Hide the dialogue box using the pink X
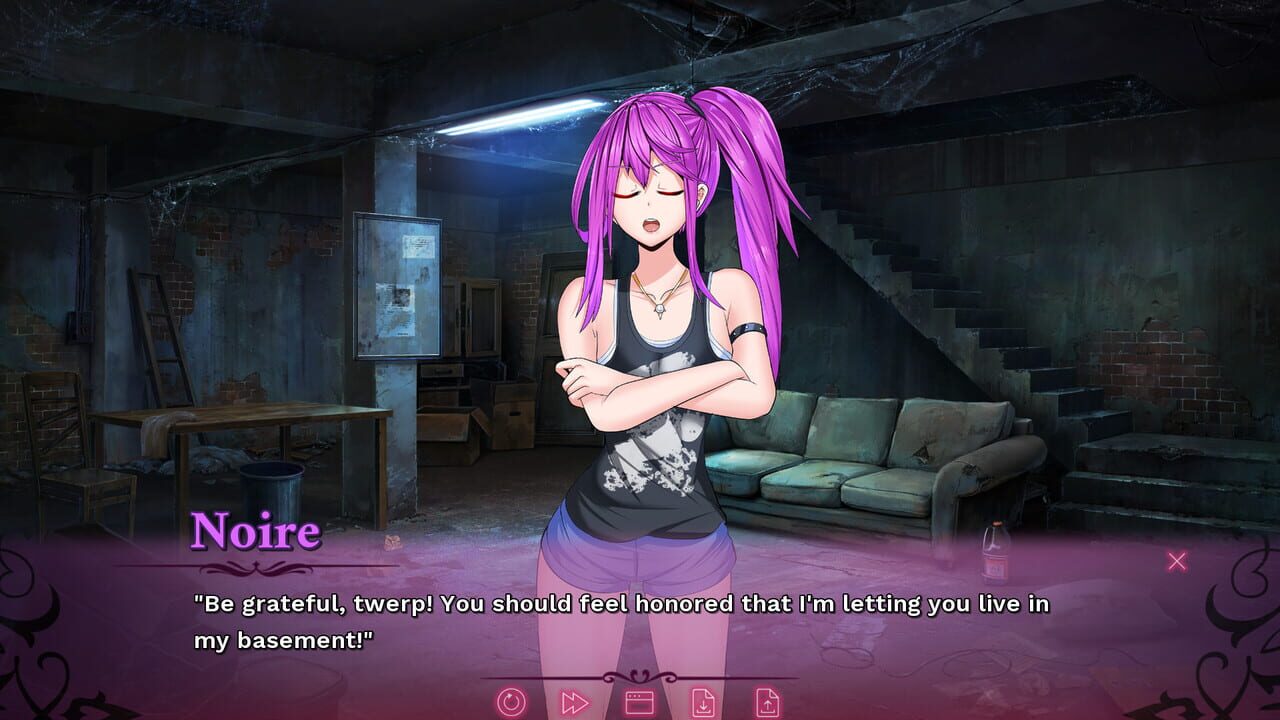 coord(1178,561)
